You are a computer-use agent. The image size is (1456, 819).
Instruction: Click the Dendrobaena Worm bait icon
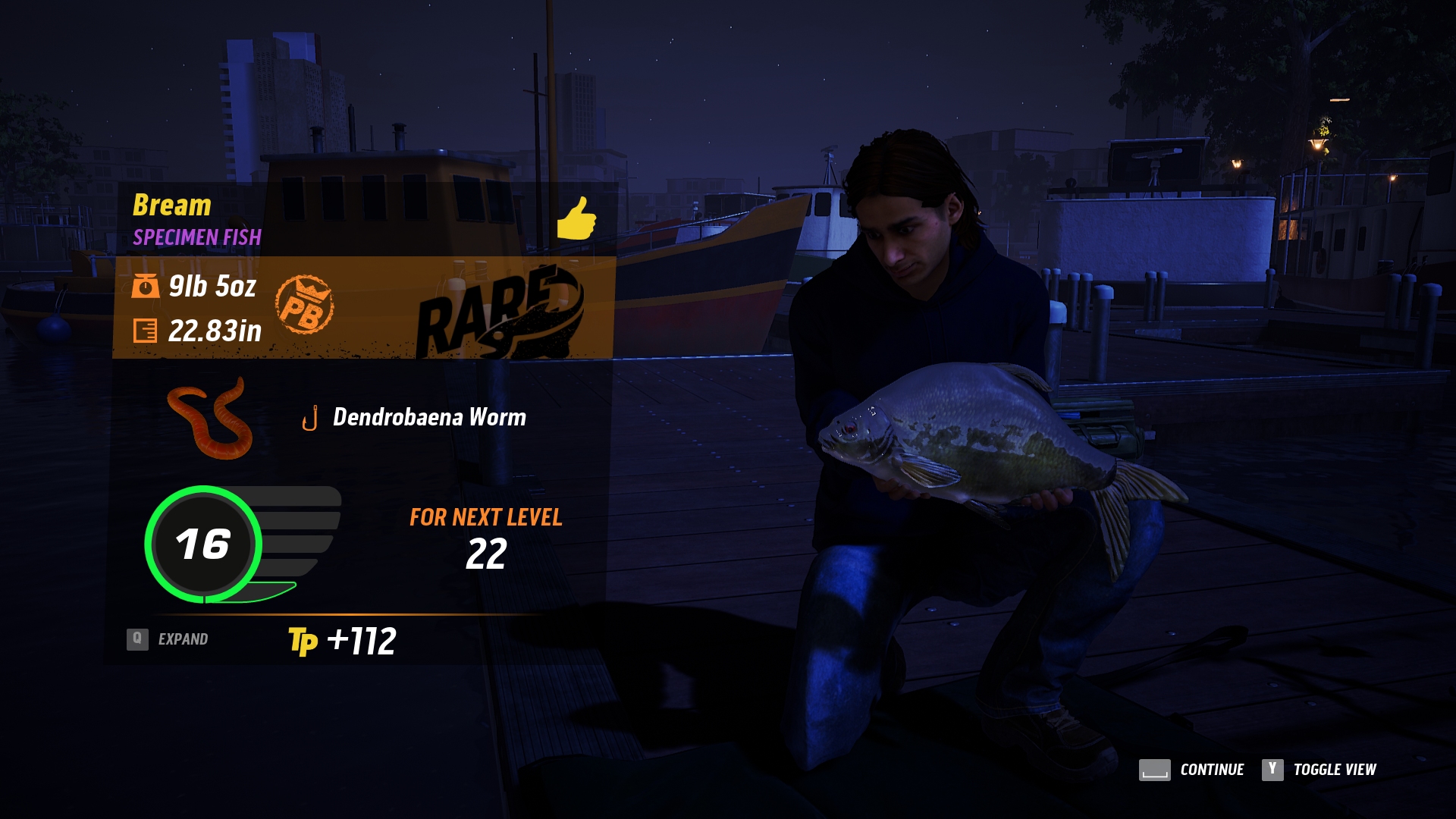[210, 419]
